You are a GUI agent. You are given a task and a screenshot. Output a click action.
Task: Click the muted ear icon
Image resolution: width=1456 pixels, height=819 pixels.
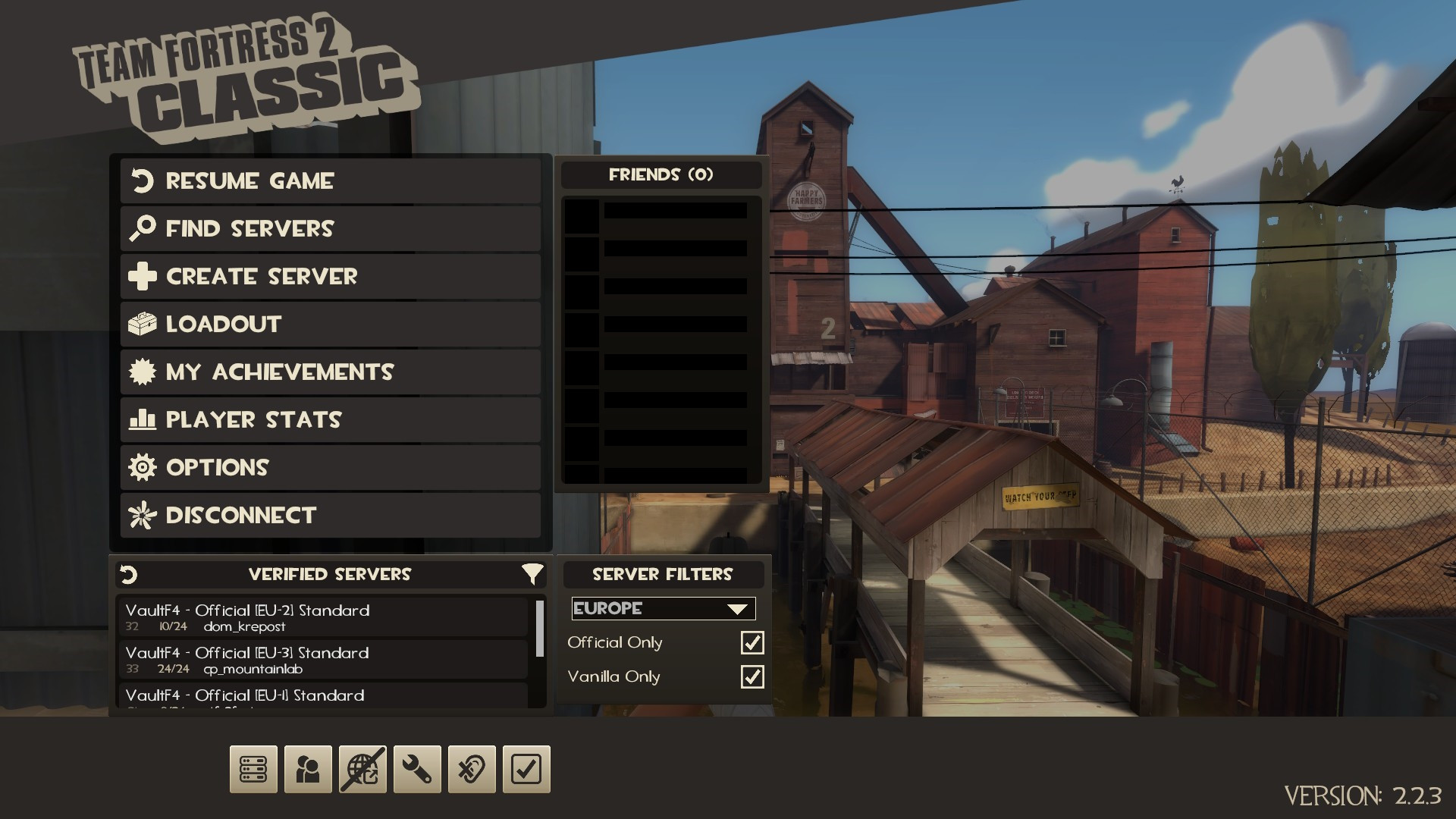coord(472,769)
